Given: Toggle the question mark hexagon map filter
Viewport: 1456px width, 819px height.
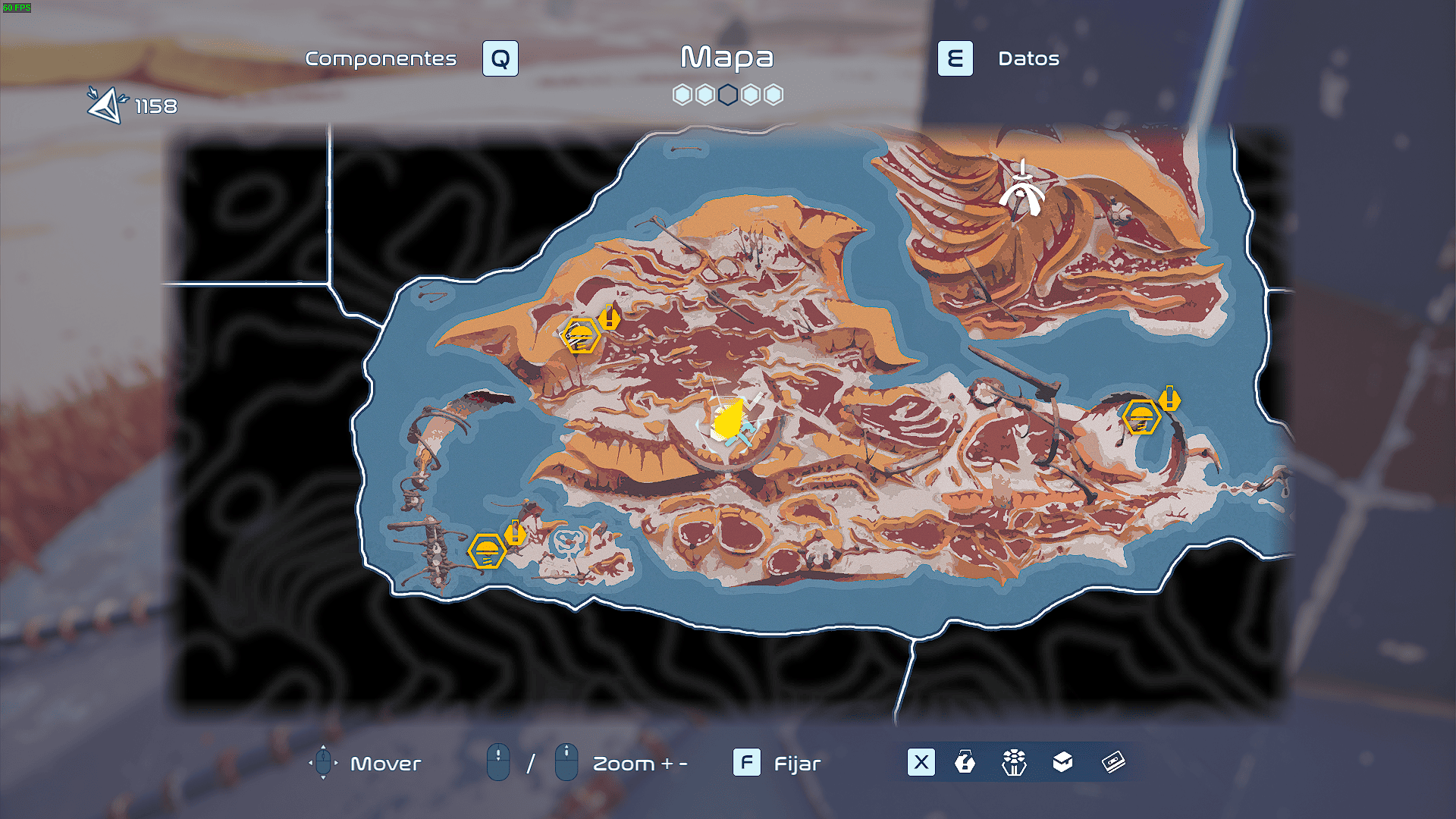Looking at the screenshot, I should [x=965, y=762].
